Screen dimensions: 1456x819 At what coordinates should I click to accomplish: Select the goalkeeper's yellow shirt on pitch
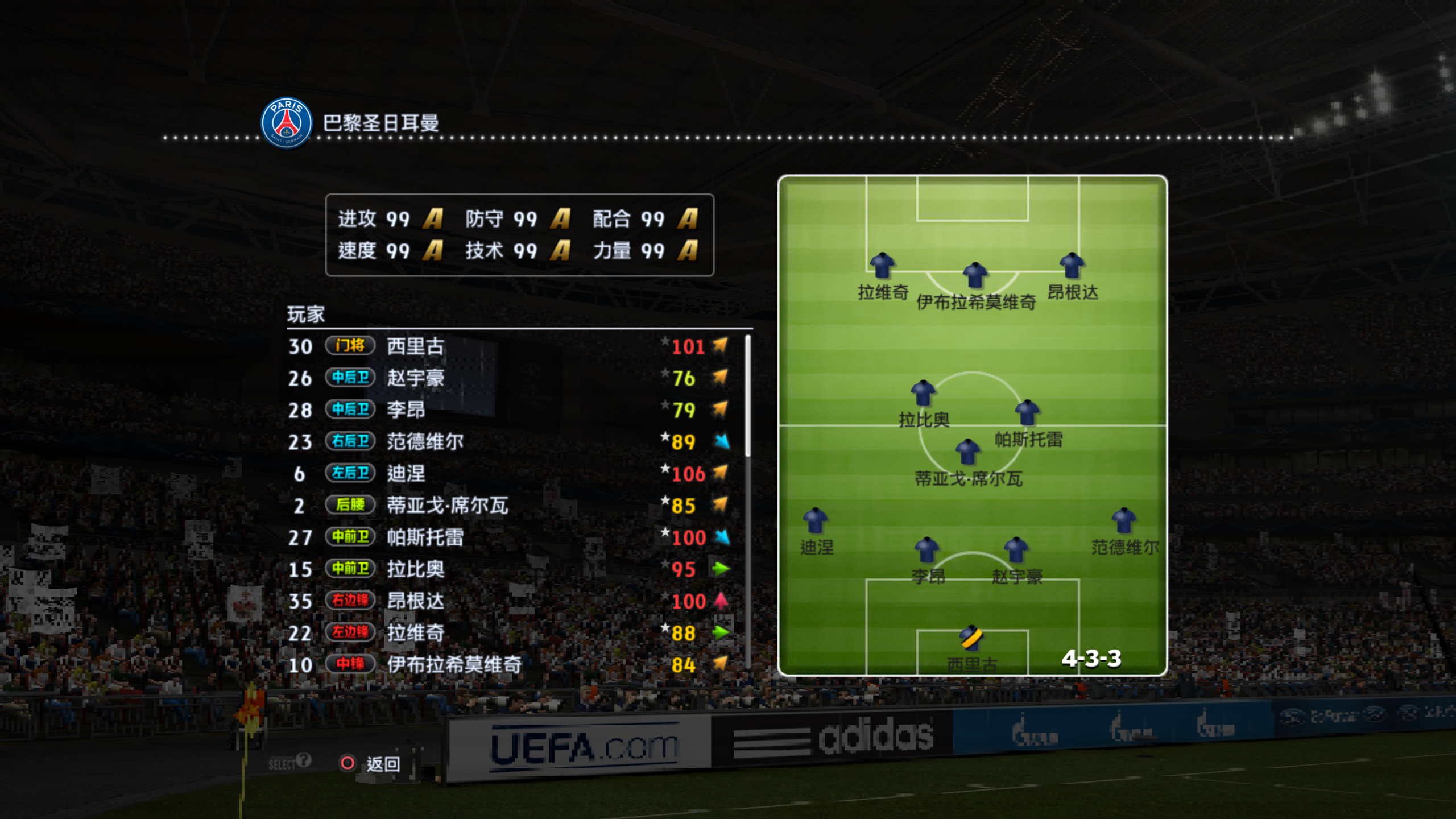click(x=971, y=638)
